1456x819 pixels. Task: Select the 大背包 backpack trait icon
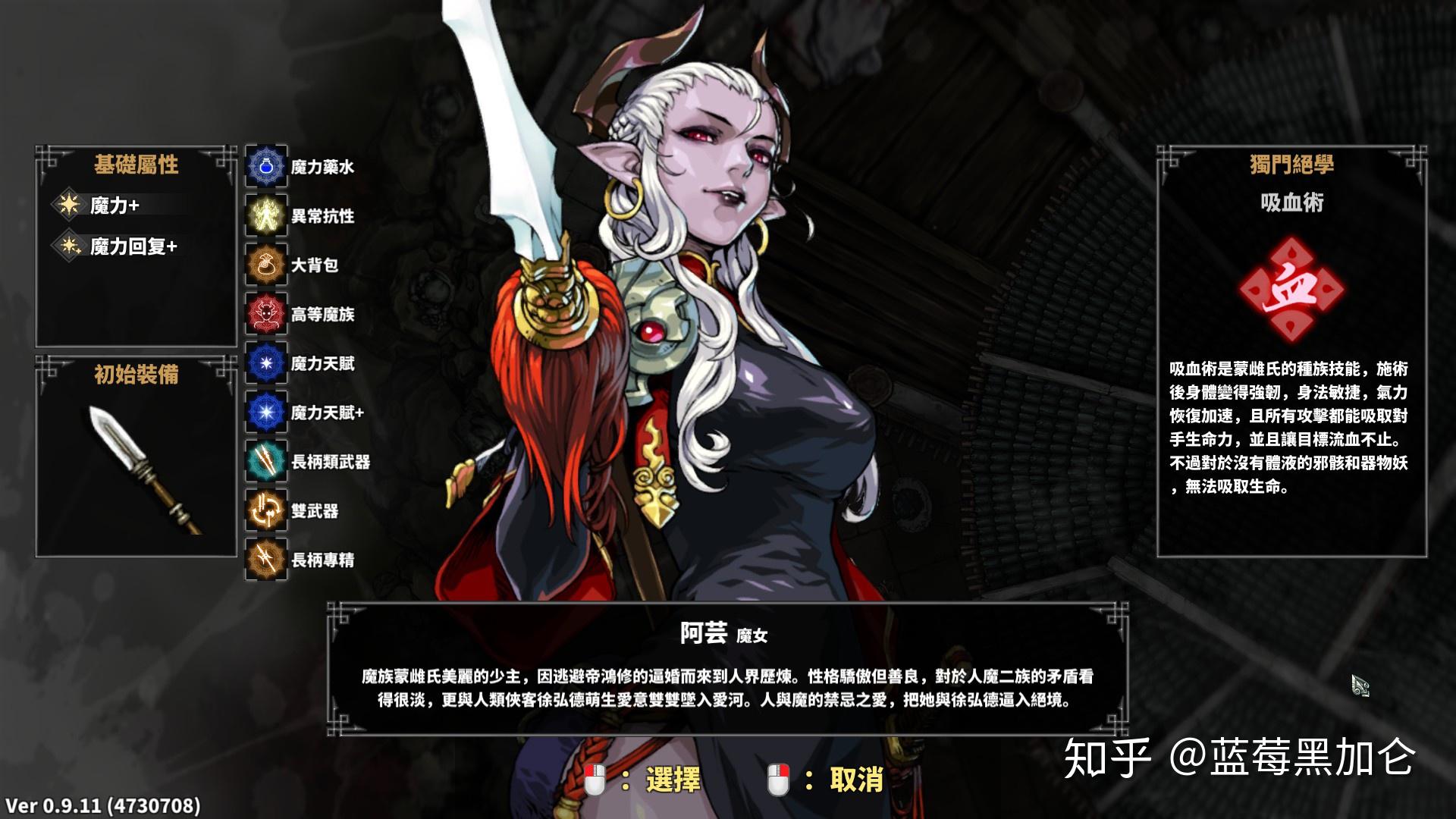pos(265,266)
